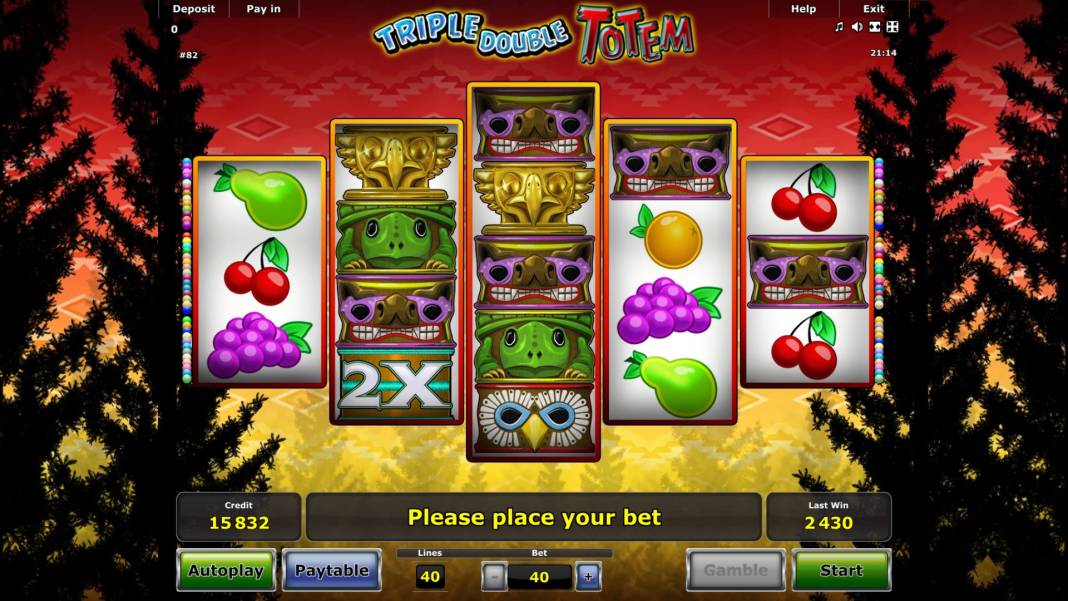The height and width of the screenshot is (601, 1068).
Task: Enable Autoplay mode
Action: click(226, 570)
